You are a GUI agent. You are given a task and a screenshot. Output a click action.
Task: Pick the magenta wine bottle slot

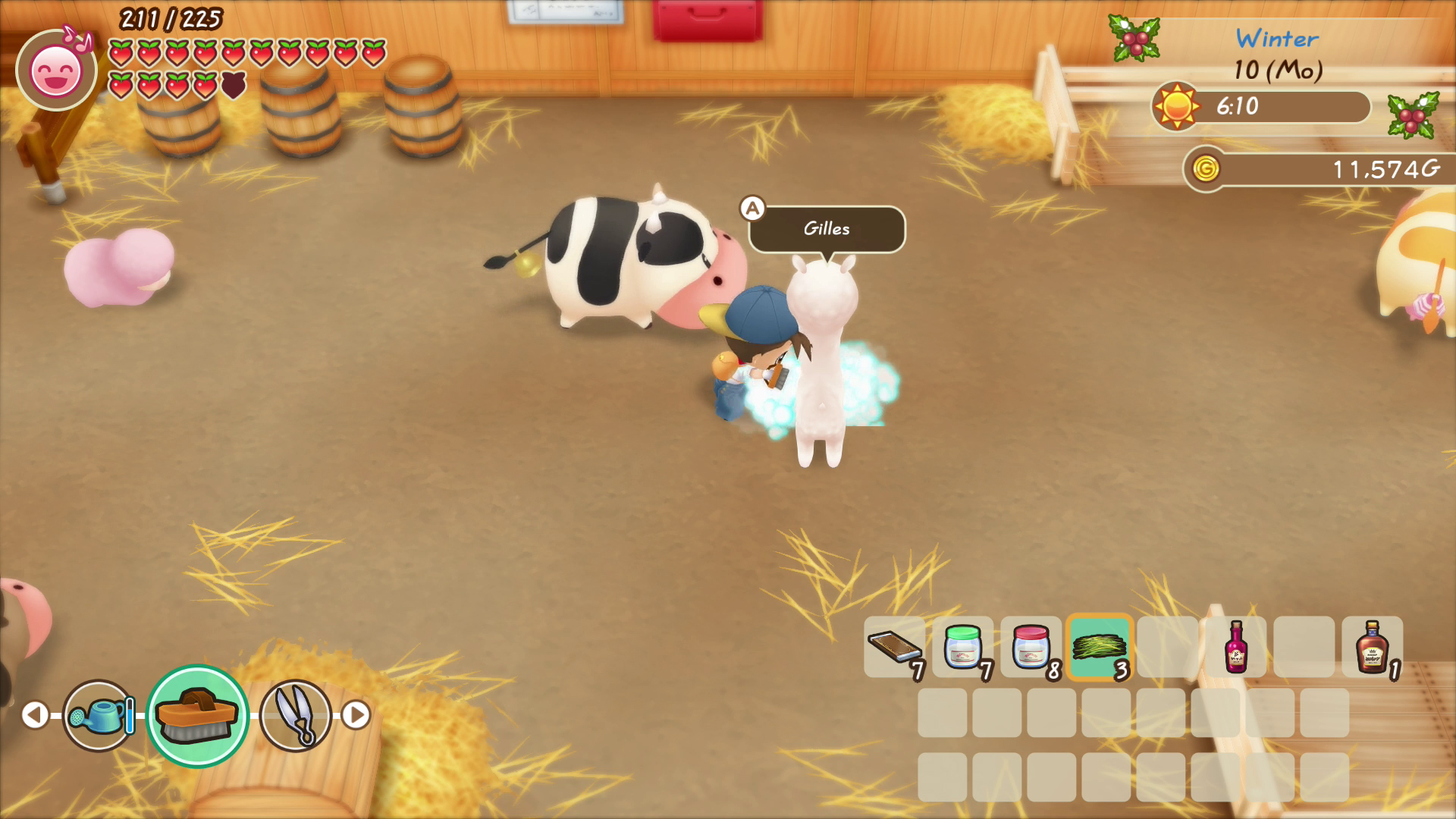1236,647
